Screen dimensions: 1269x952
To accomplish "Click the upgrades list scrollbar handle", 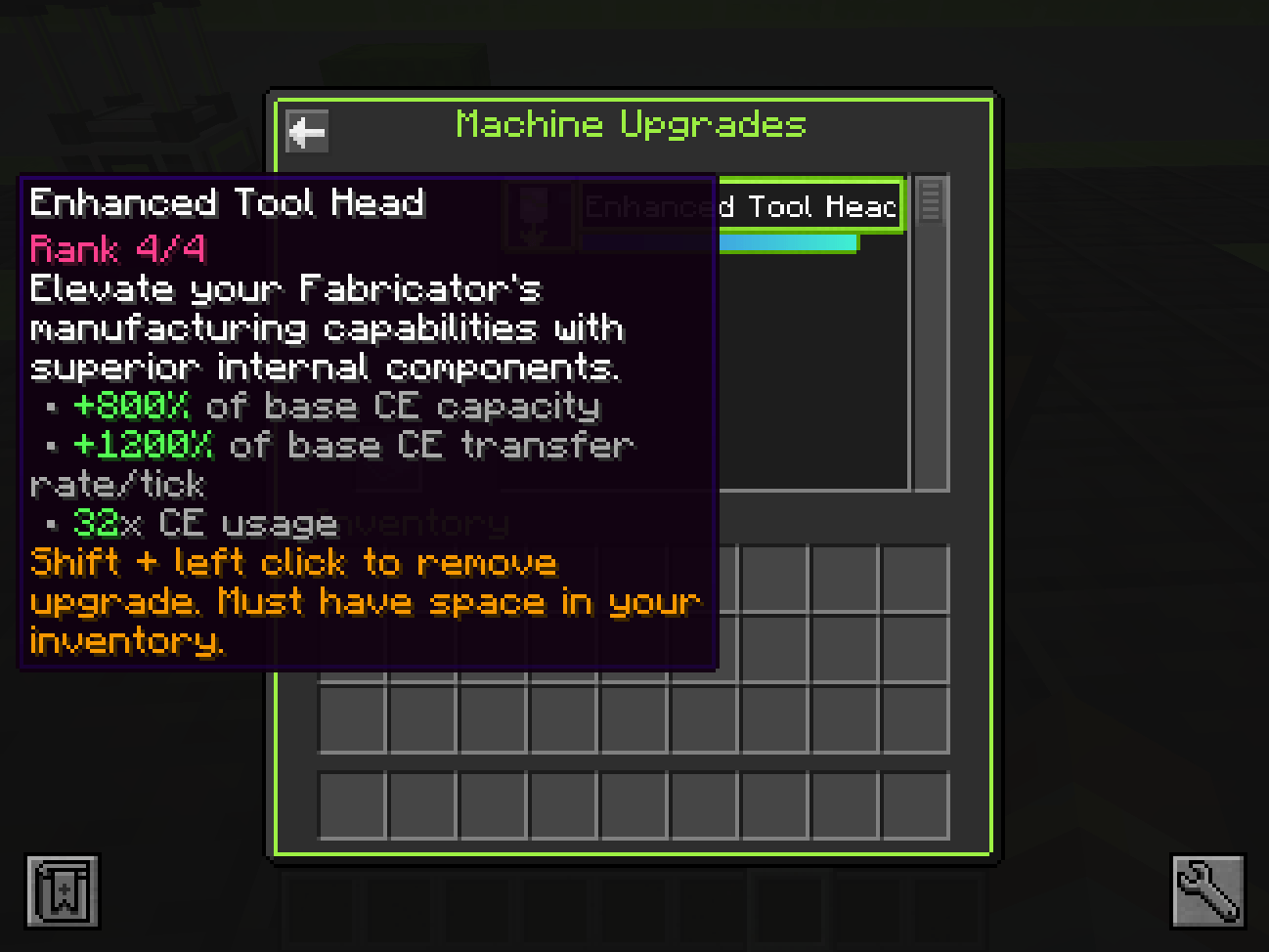I will click(930, 201).
